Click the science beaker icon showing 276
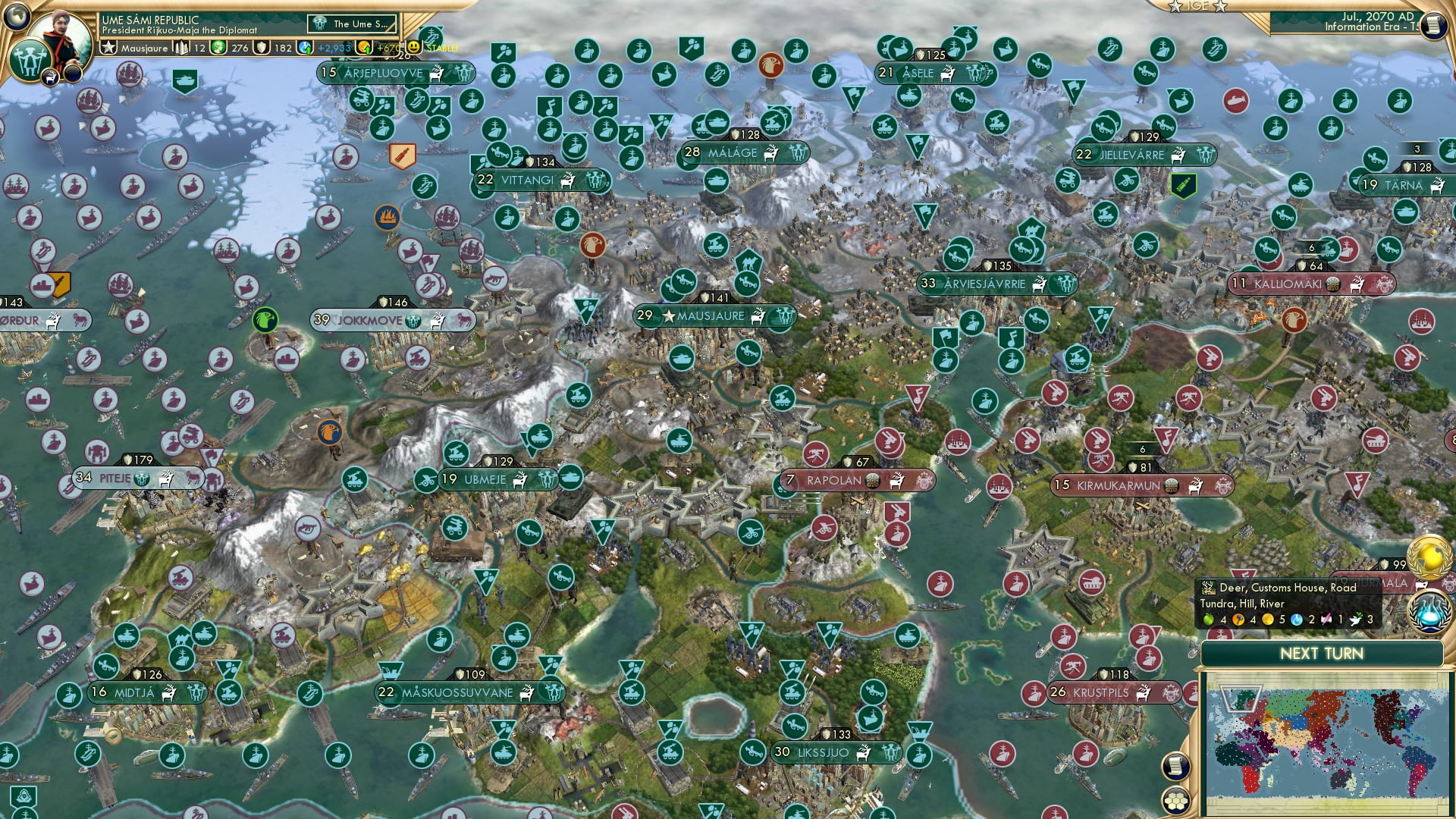1456x819 pixels. pos(220,47)
